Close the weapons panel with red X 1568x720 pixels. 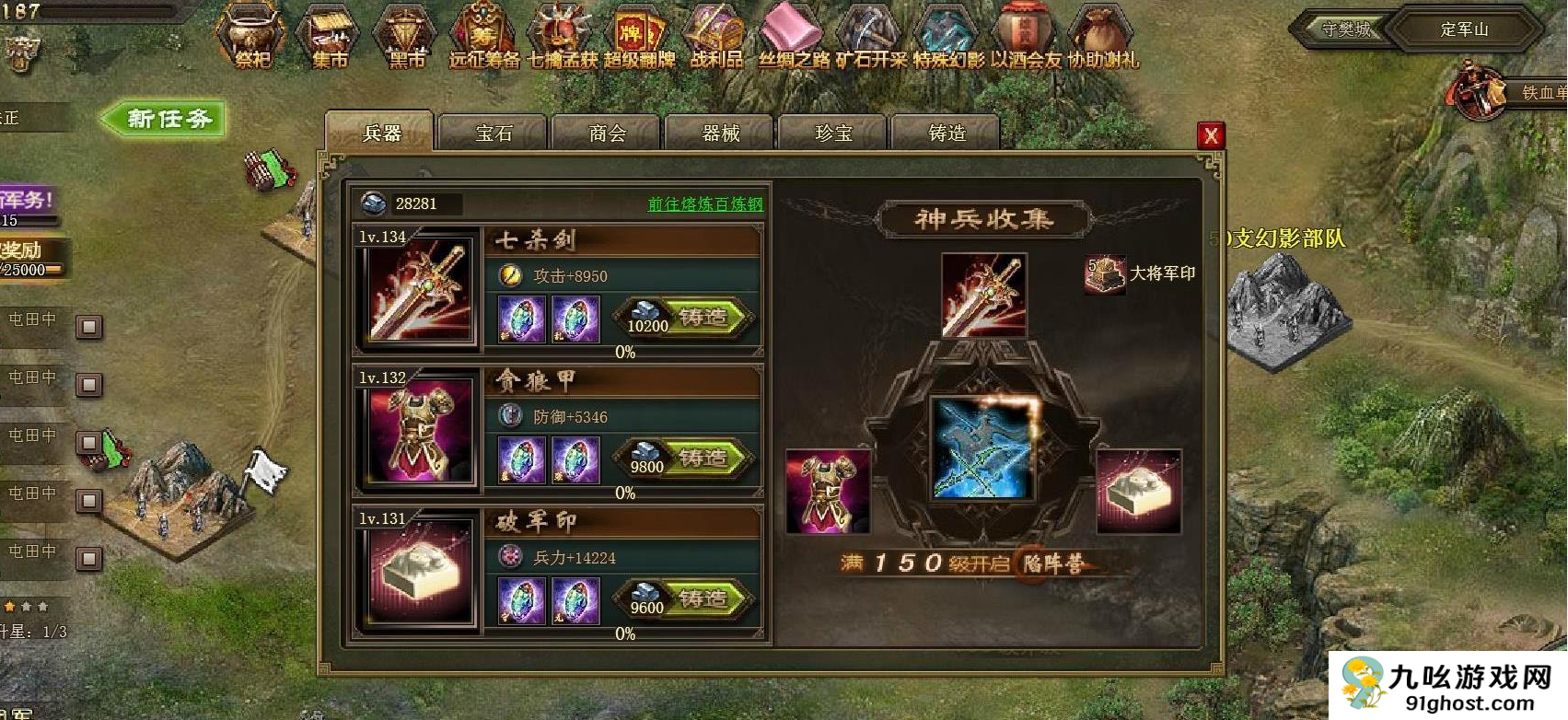point(1210,136)
